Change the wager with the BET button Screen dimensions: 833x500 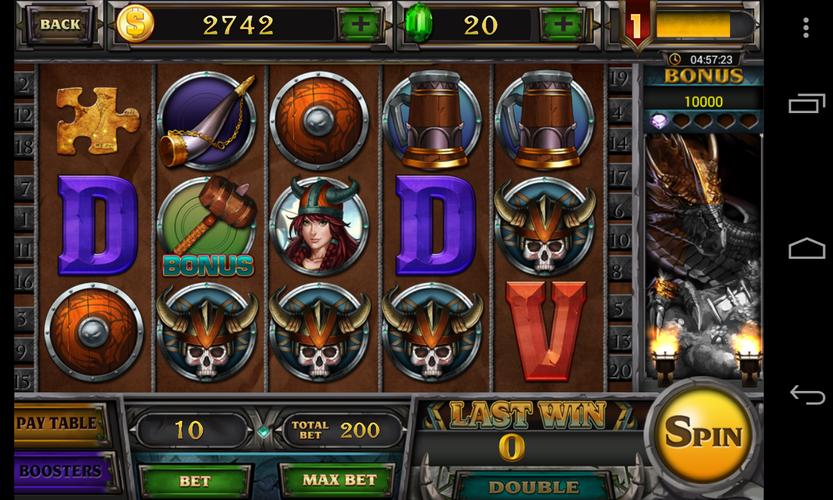tap(194, 481)
